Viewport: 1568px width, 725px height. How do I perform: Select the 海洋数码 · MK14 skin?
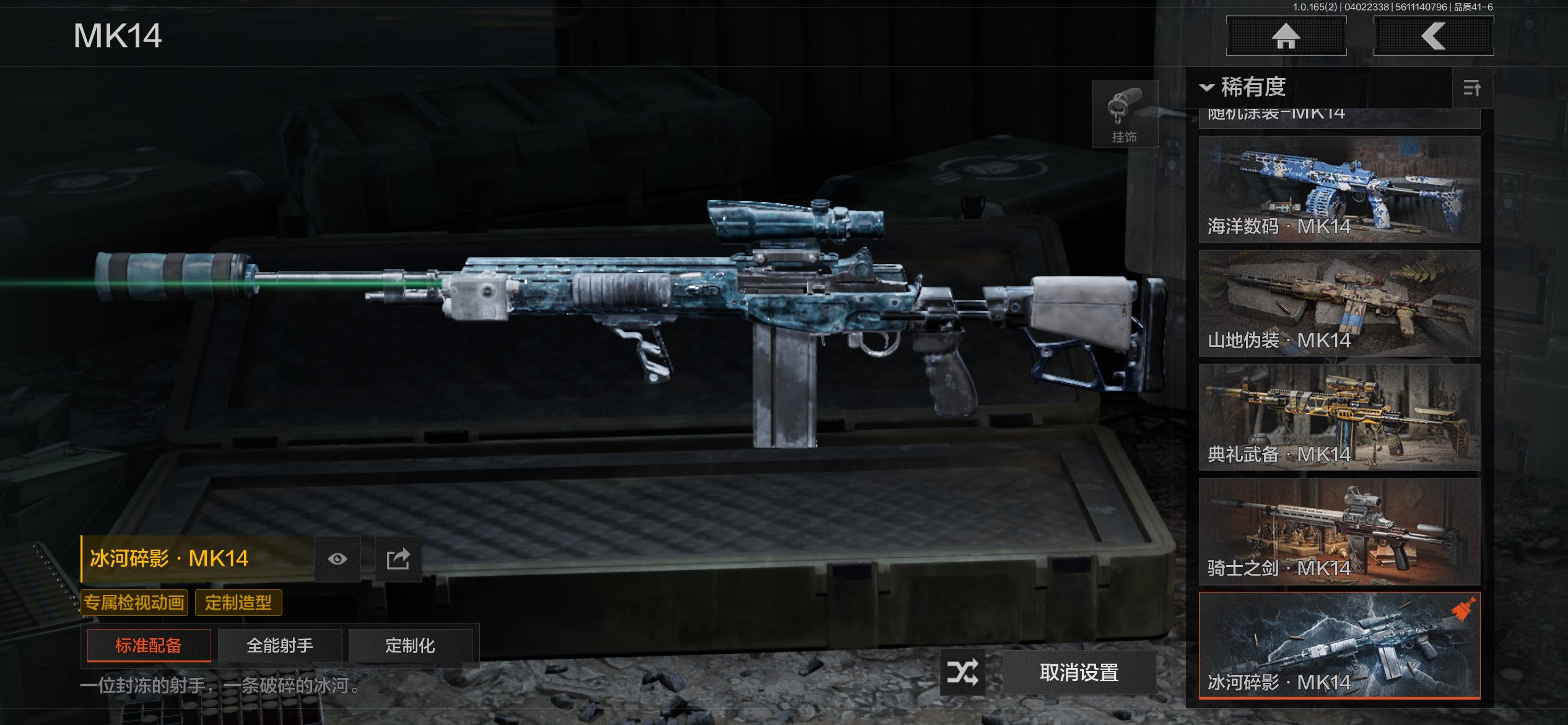point(1339,189)
